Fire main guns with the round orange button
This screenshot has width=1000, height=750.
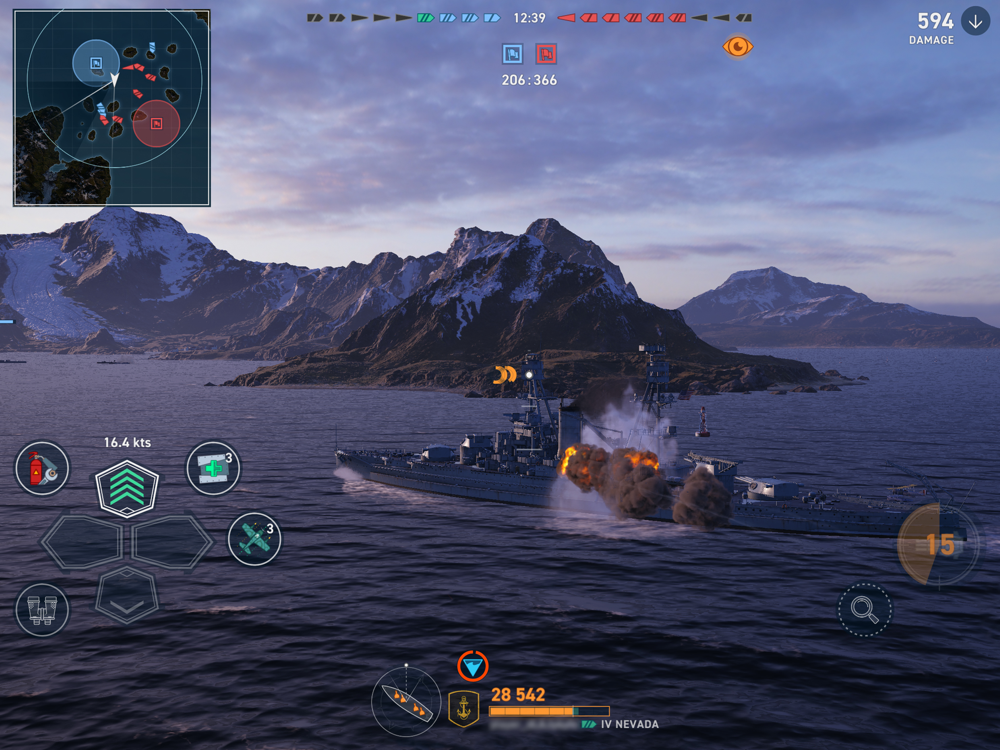(938, 544)
